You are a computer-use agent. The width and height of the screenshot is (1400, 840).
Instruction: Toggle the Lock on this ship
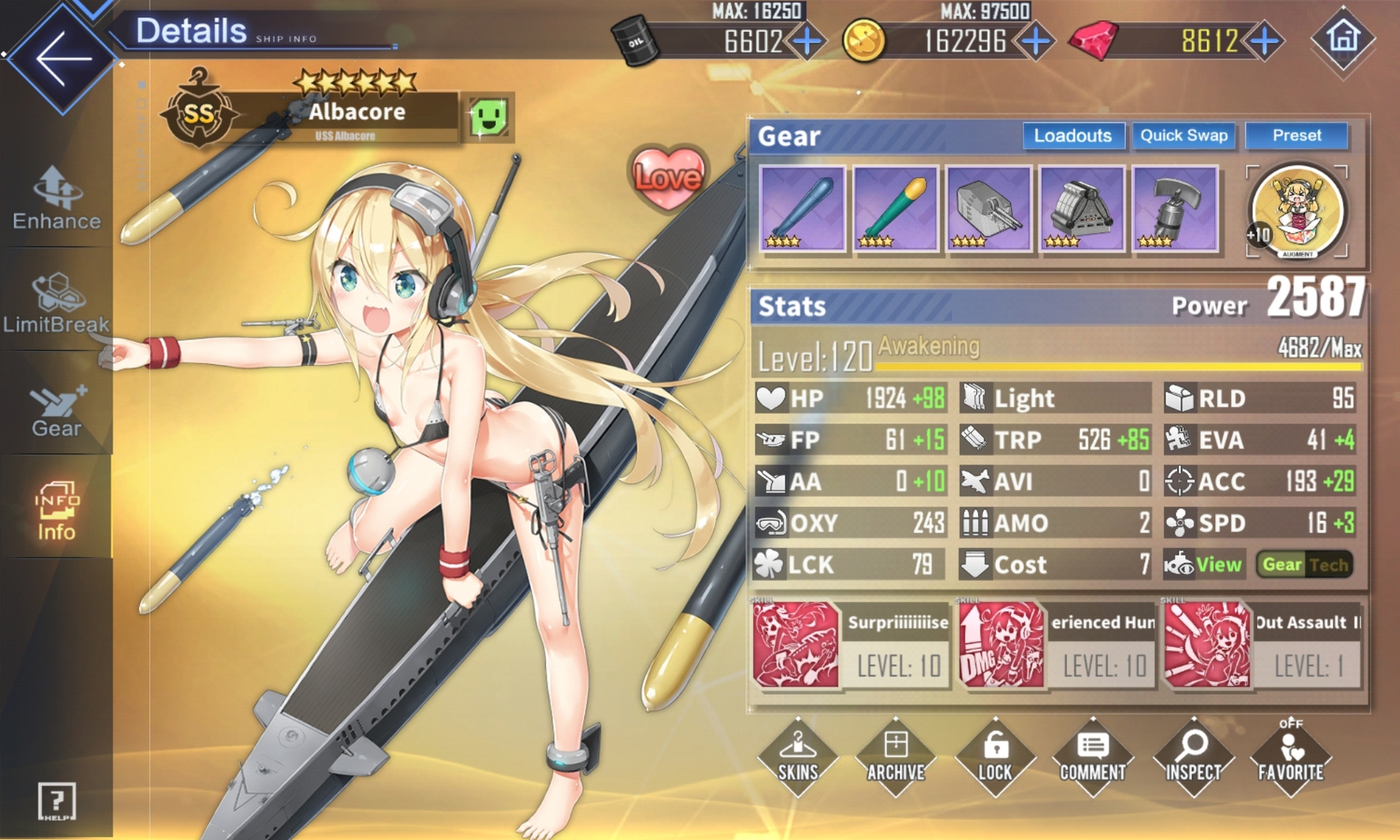pyautogui.click(x=995, y=757)
